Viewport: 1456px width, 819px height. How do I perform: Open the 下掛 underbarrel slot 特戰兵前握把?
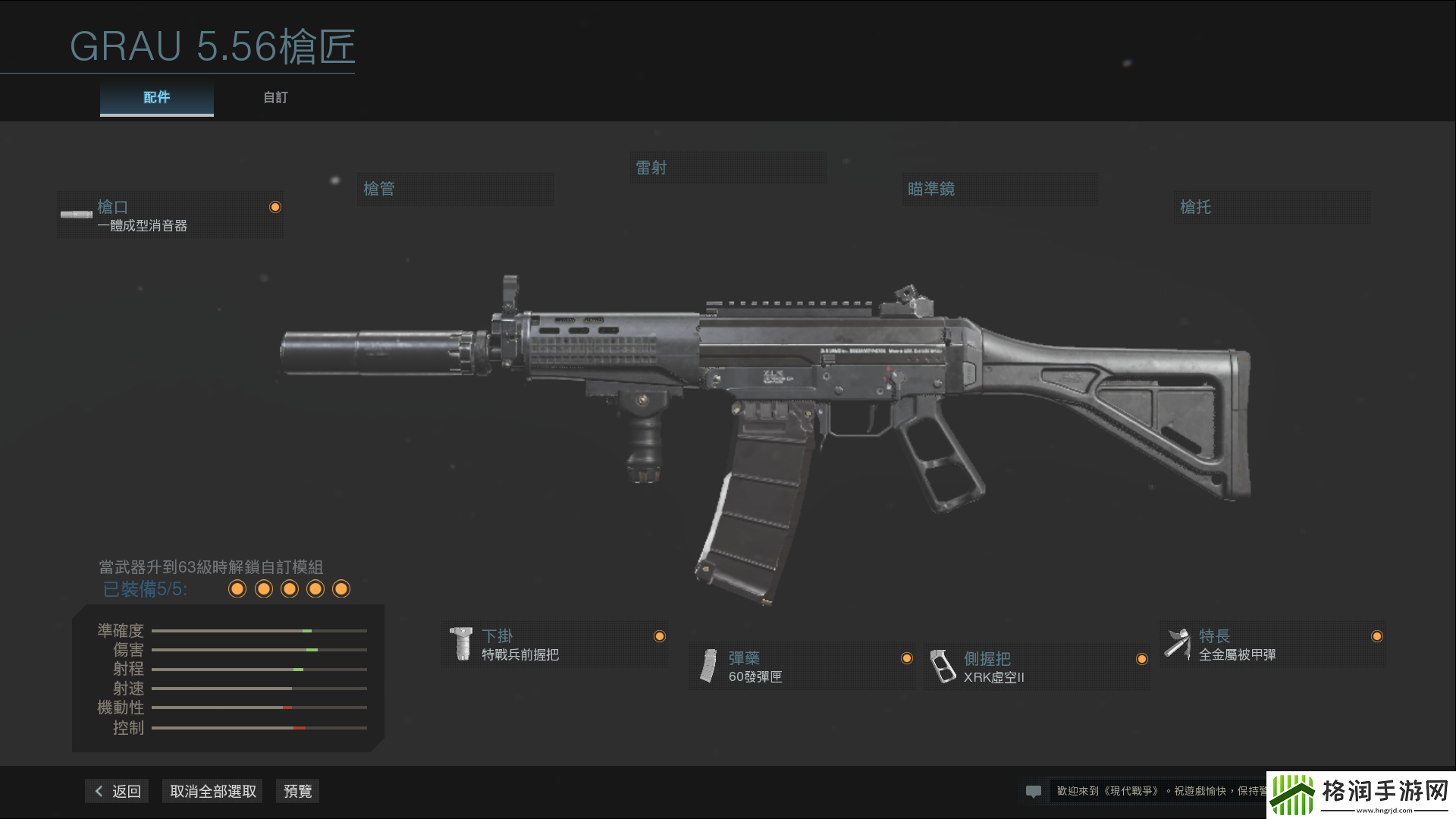554,645
